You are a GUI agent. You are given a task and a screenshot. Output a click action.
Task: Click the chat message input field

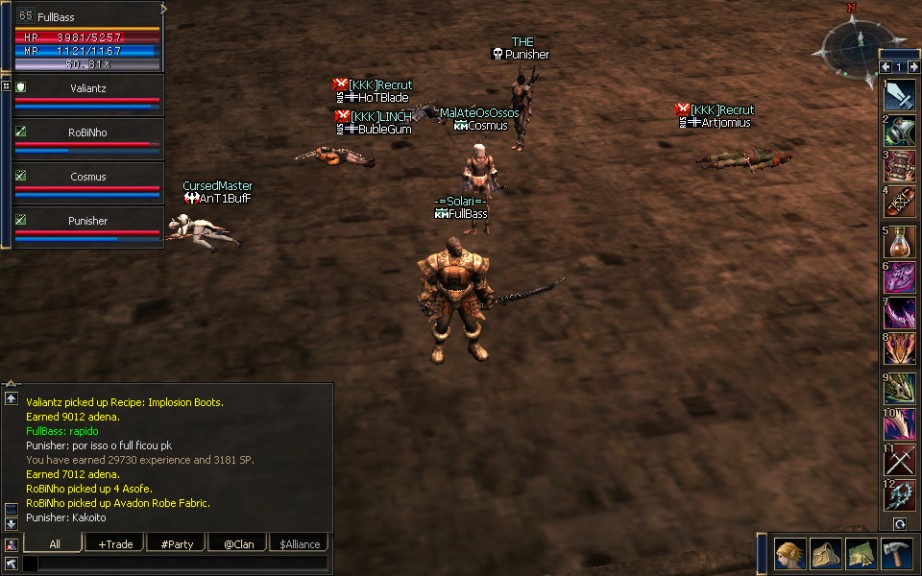point(180,564)
